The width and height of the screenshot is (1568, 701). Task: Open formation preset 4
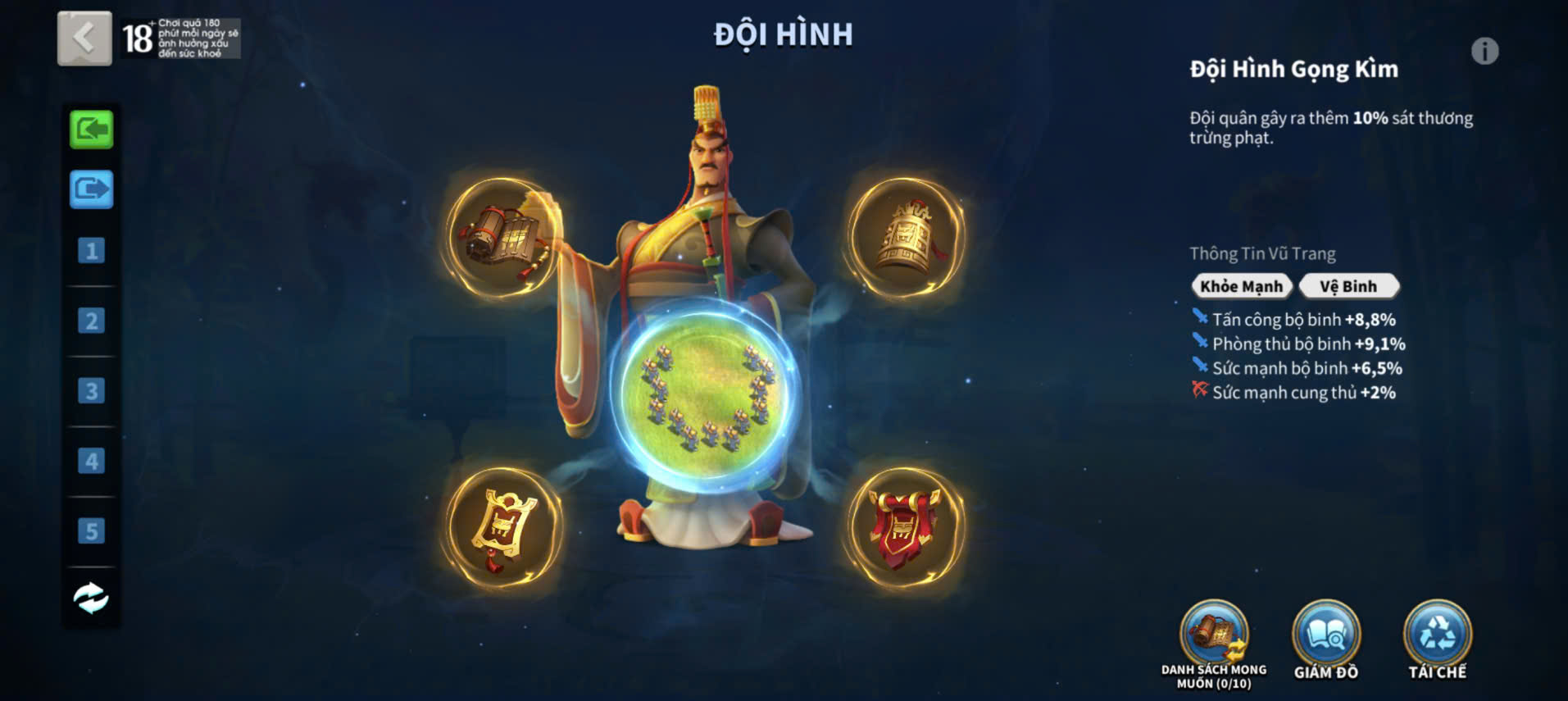(x=91, y=461)
